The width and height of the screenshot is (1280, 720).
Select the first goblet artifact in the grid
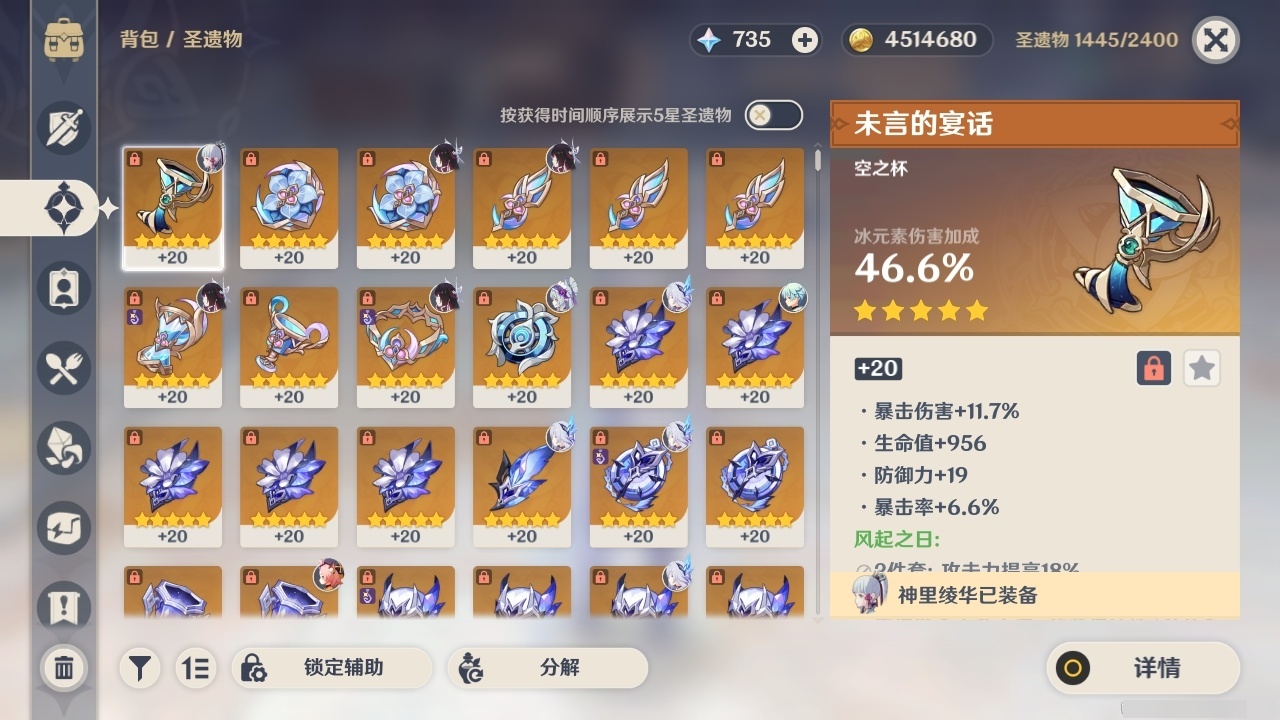tap(173, 208)
